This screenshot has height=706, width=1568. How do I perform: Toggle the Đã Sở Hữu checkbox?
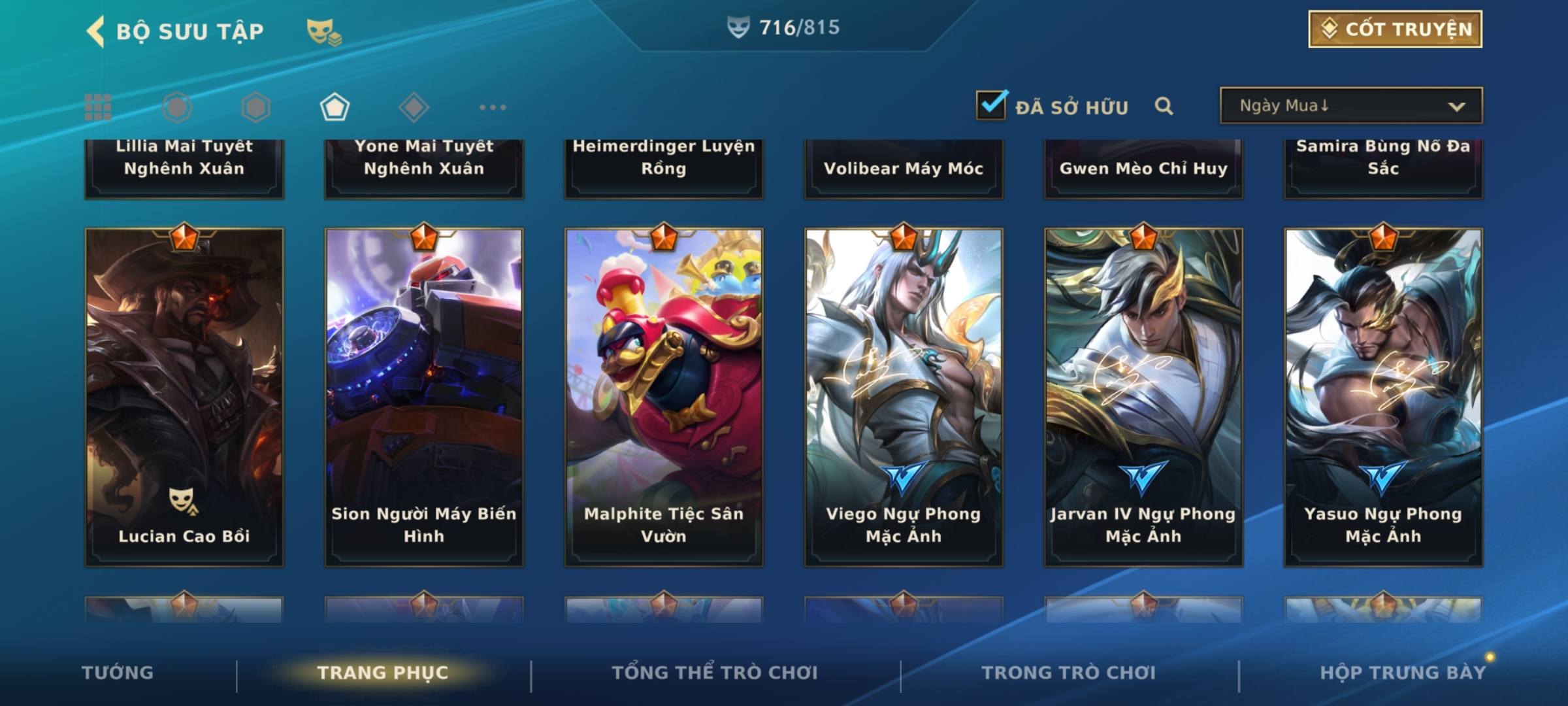(x=991, y=105)
